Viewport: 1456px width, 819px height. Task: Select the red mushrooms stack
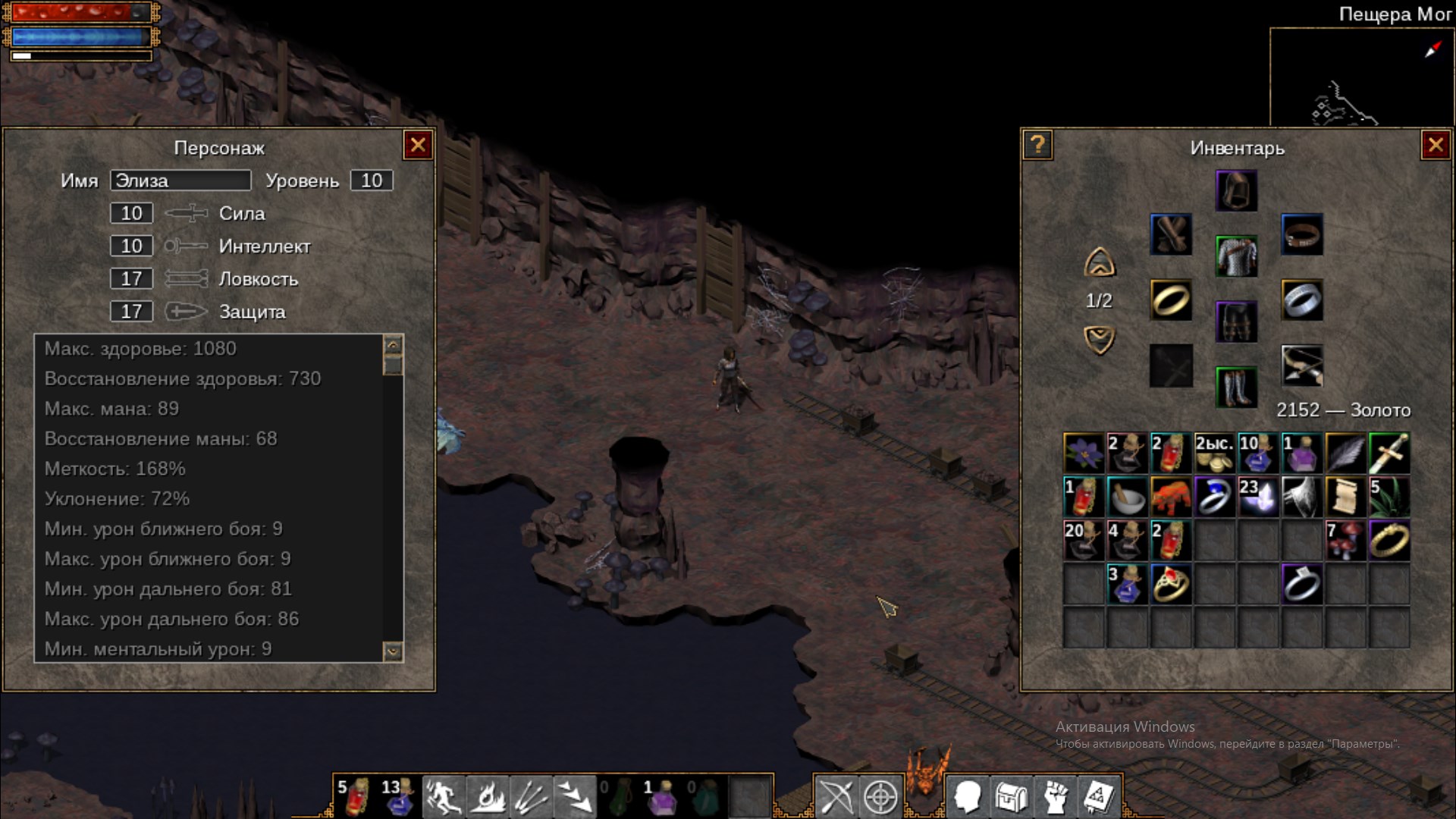click(1345, 540)
